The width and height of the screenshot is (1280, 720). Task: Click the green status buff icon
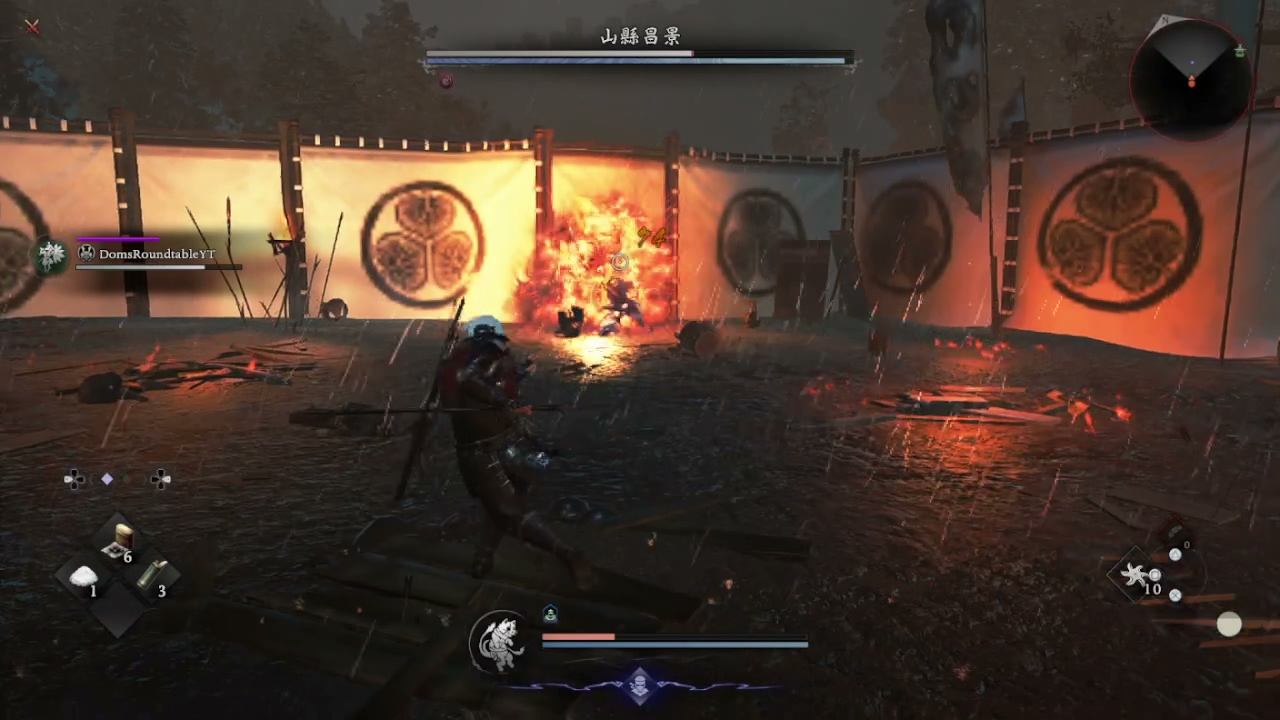click(550, 614)
